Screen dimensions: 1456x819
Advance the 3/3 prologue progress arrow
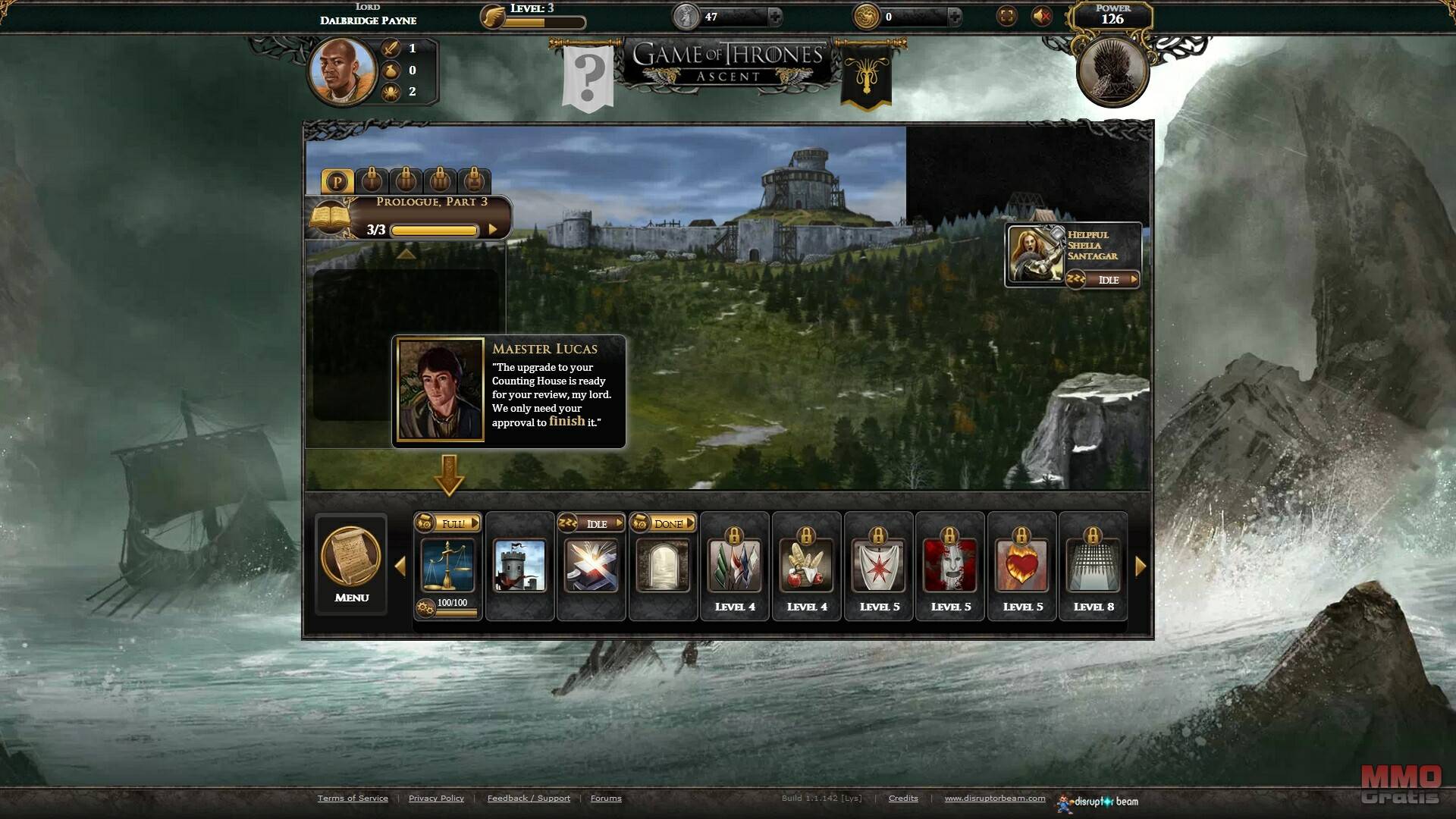tap(493, 230)
